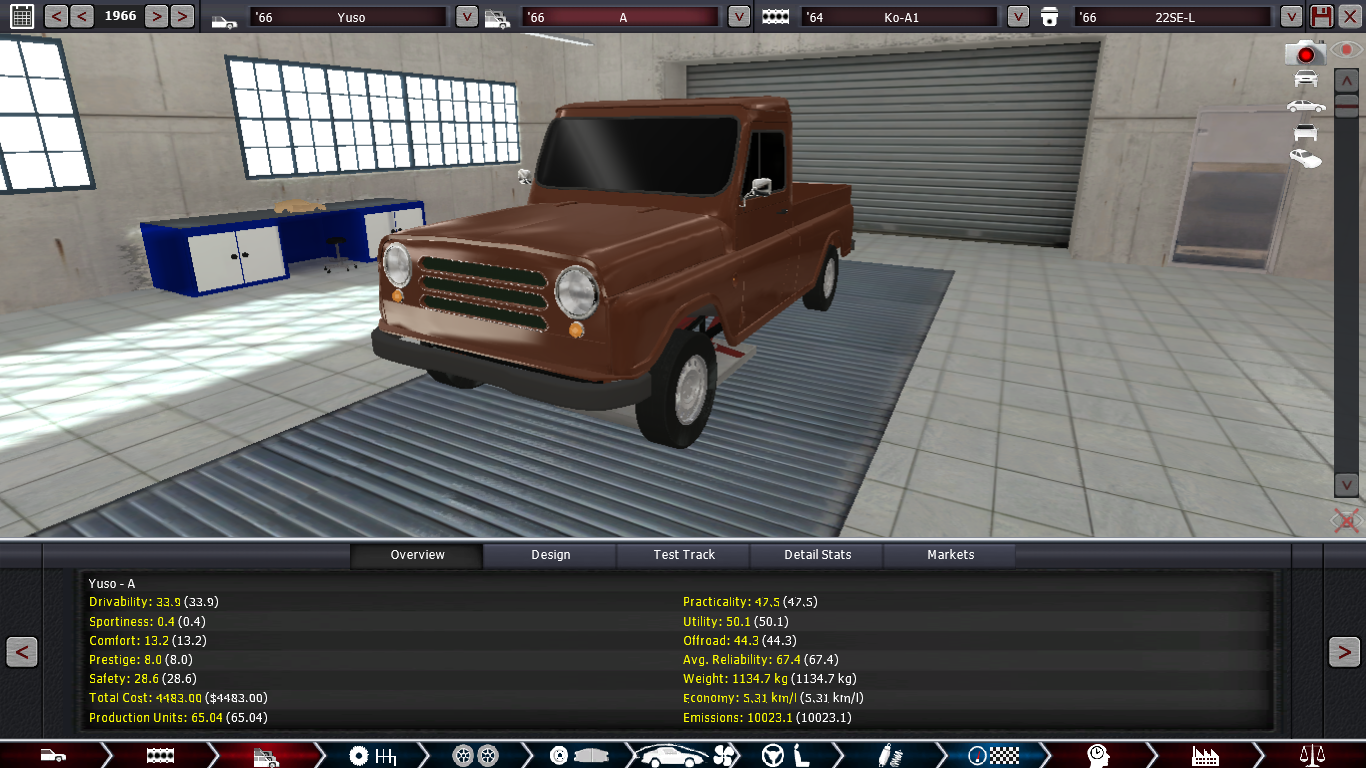Open the factory production step
Screen dimensions: 1366x768
[x=1205, y=755]
